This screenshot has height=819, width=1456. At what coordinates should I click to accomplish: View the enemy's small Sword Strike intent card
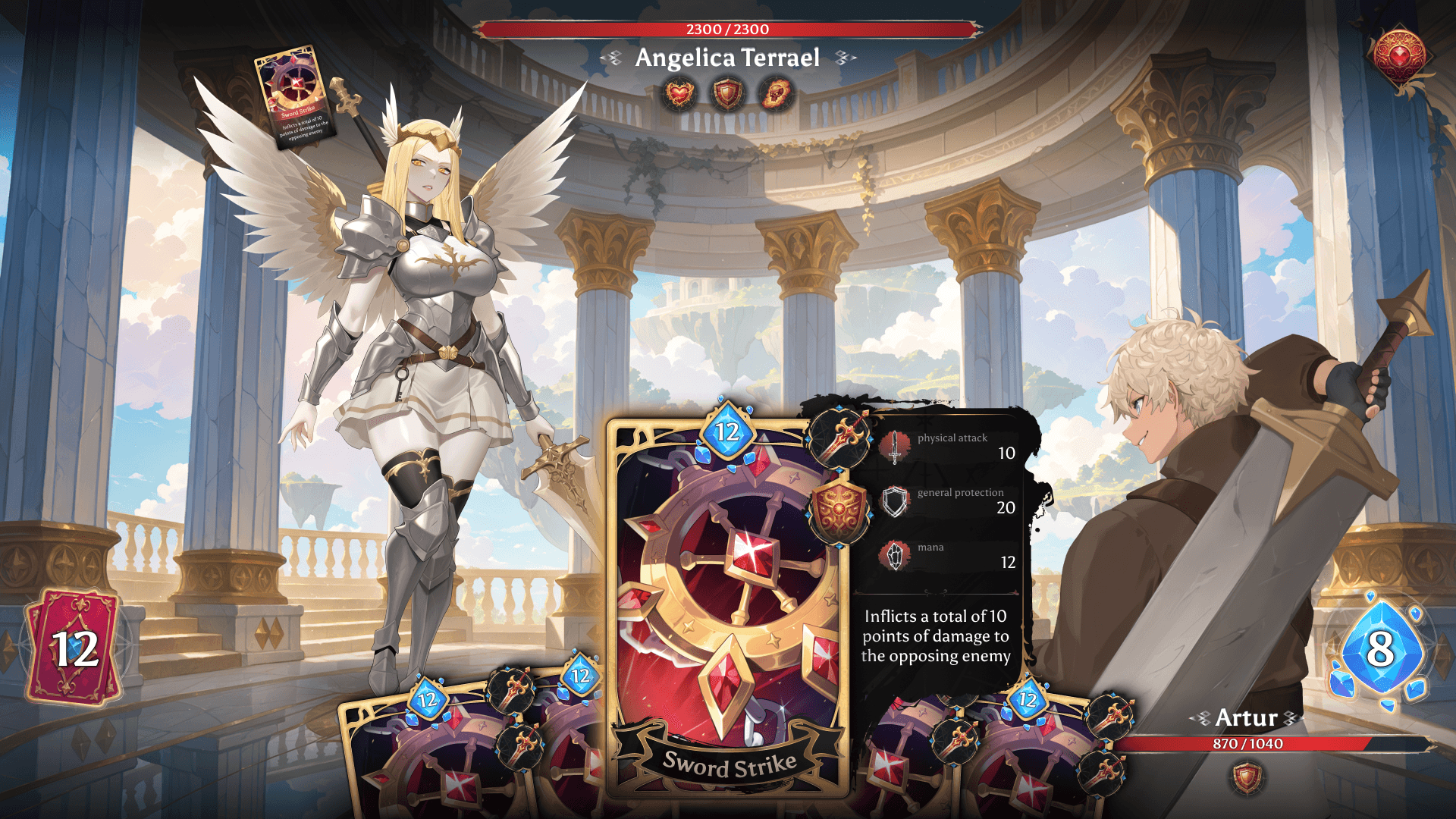point(295,98)
